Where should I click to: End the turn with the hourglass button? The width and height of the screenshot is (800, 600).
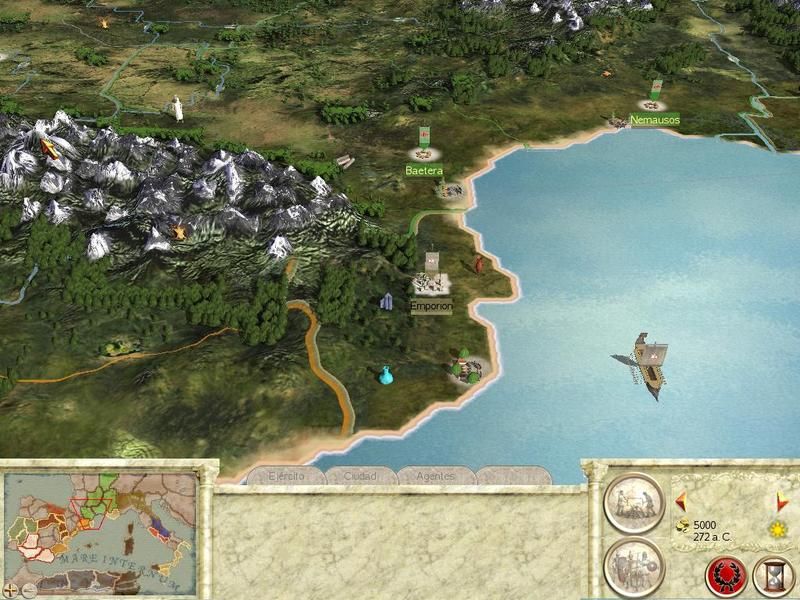pyautogui.click(x=772, y=578)
